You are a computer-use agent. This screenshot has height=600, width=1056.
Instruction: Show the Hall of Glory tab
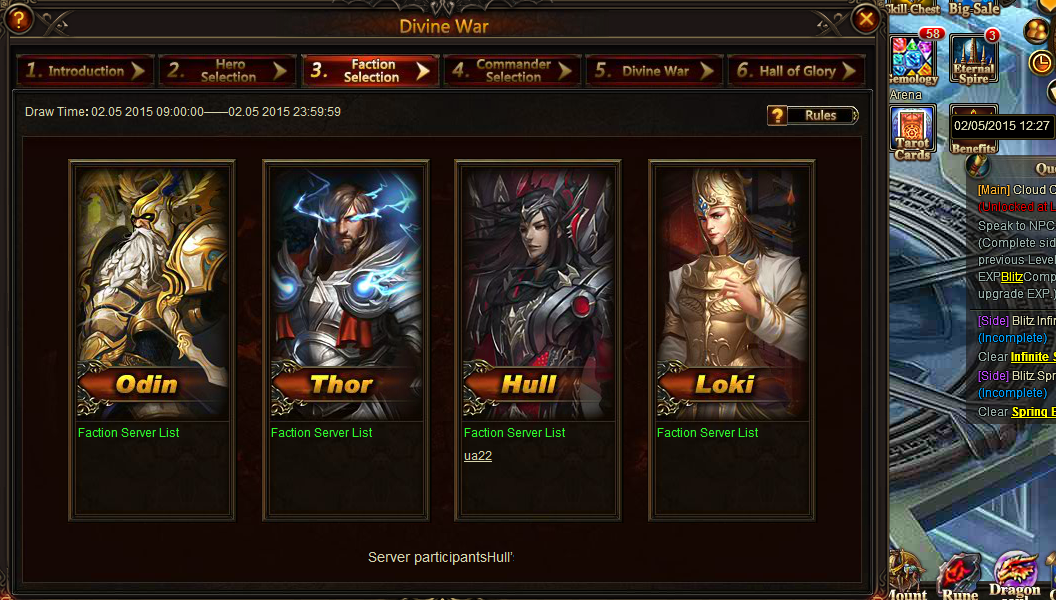click(x=796, y=71)
